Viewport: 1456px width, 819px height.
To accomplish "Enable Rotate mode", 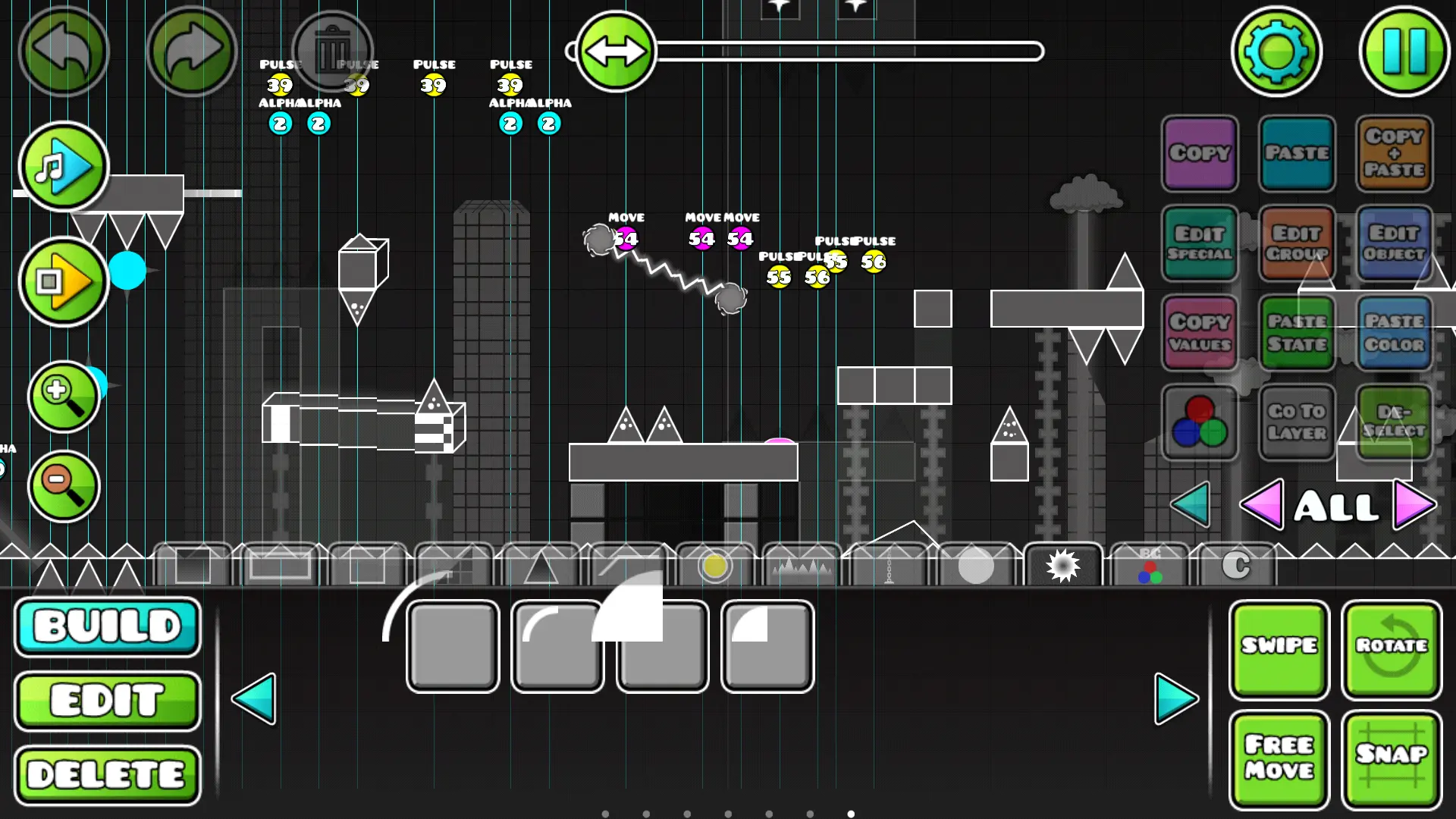I will (1392, 648).
